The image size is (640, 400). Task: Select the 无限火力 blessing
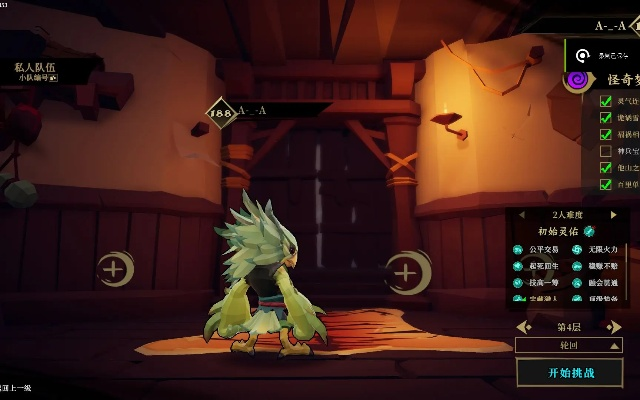(x=596, y=249)
